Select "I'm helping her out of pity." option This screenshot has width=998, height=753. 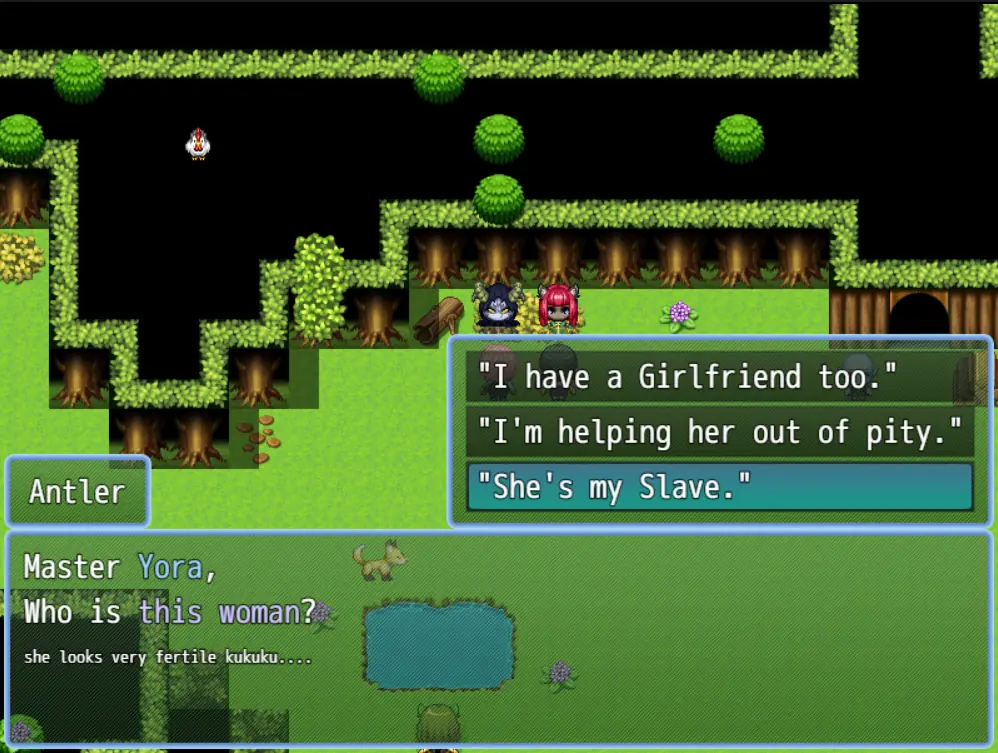click(719, 433)
